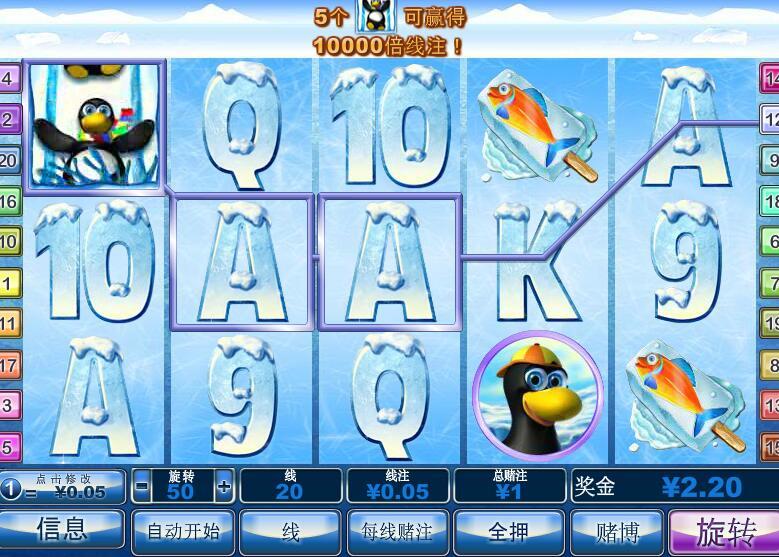This screenshot has height=557, width=779.
Task: Start auto spin with 自动开始
Action: coord(183,531)
